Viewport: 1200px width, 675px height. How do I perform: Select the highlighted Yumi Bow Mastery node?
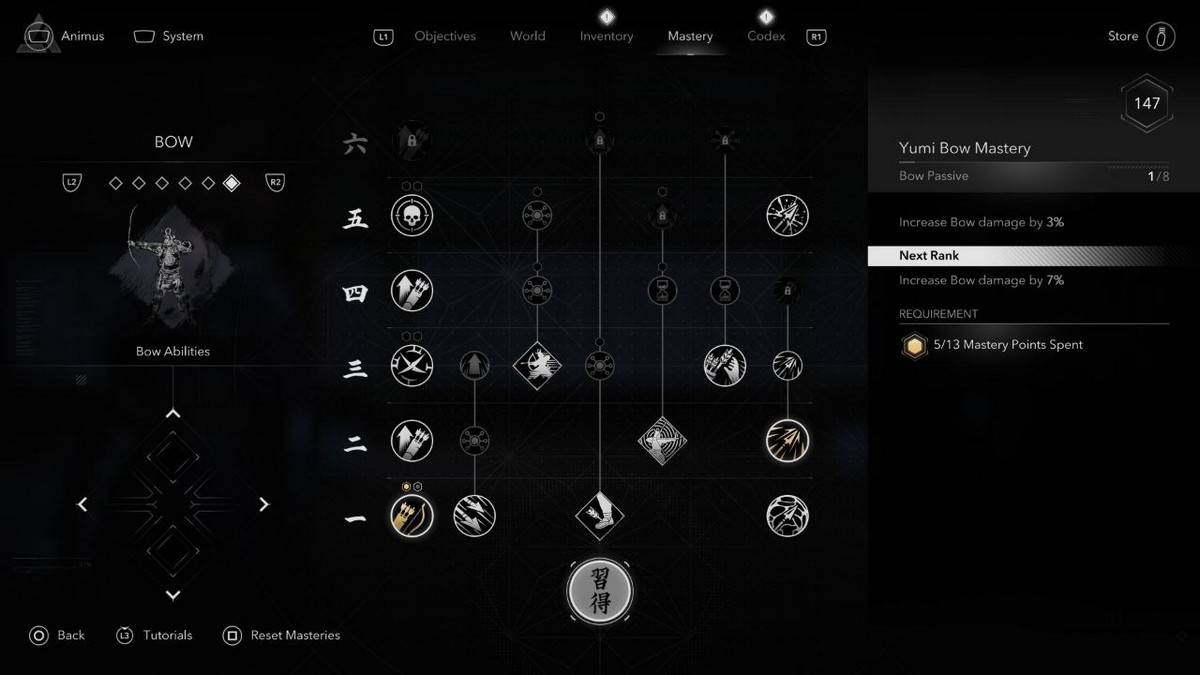coord(411,517)
